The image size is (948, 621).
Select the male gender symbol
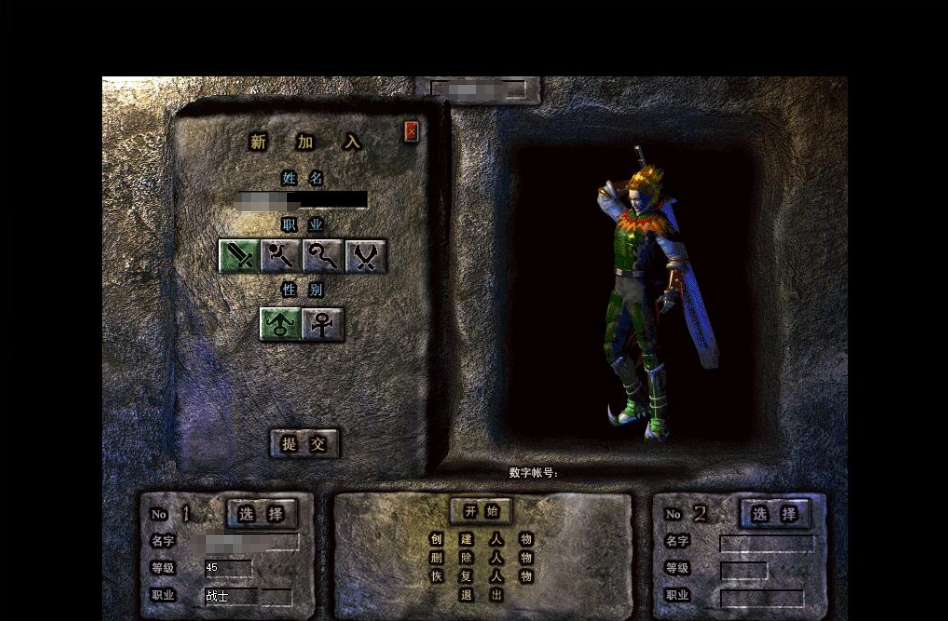[281, 324]
